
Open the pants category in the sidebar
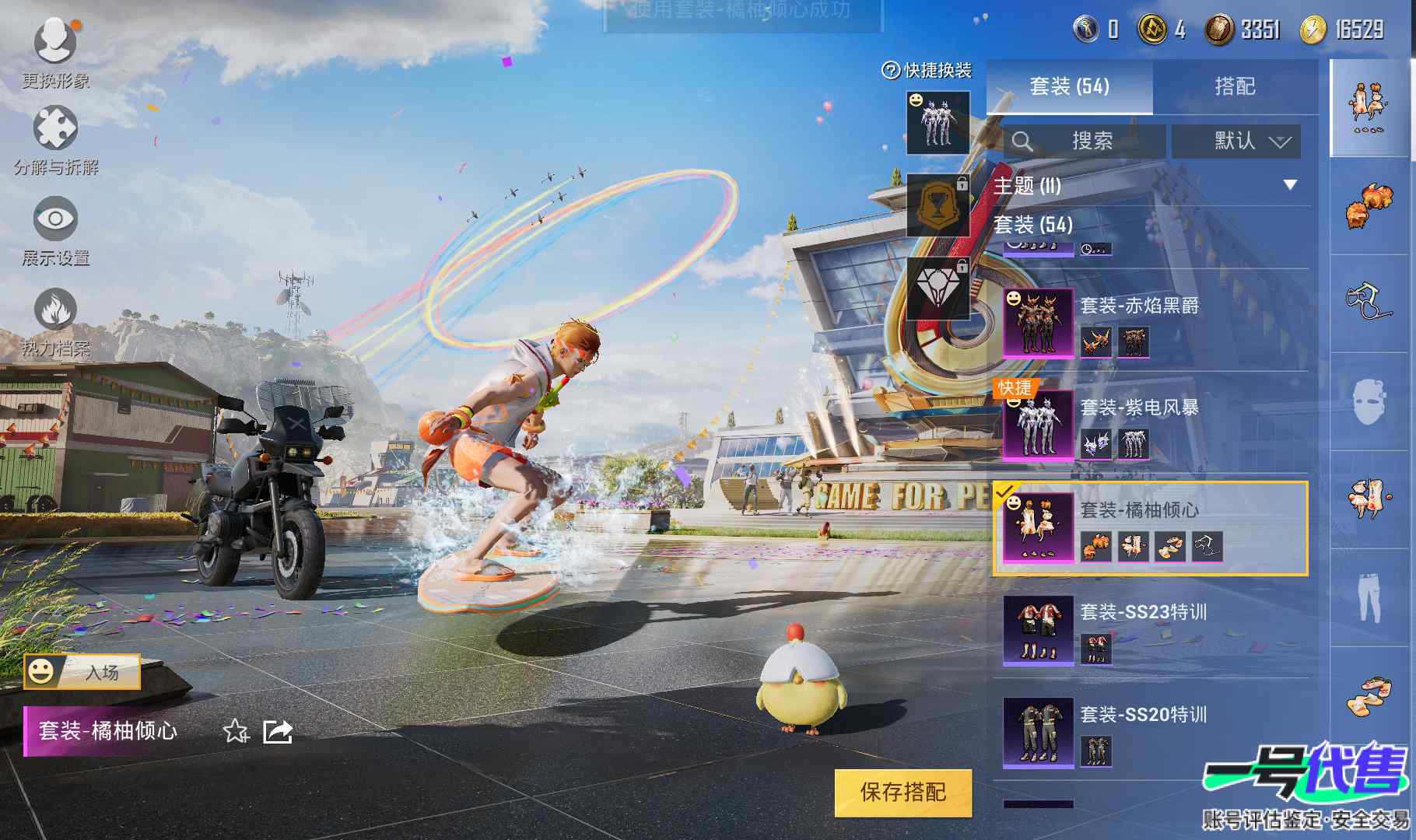pos(1369,597)
